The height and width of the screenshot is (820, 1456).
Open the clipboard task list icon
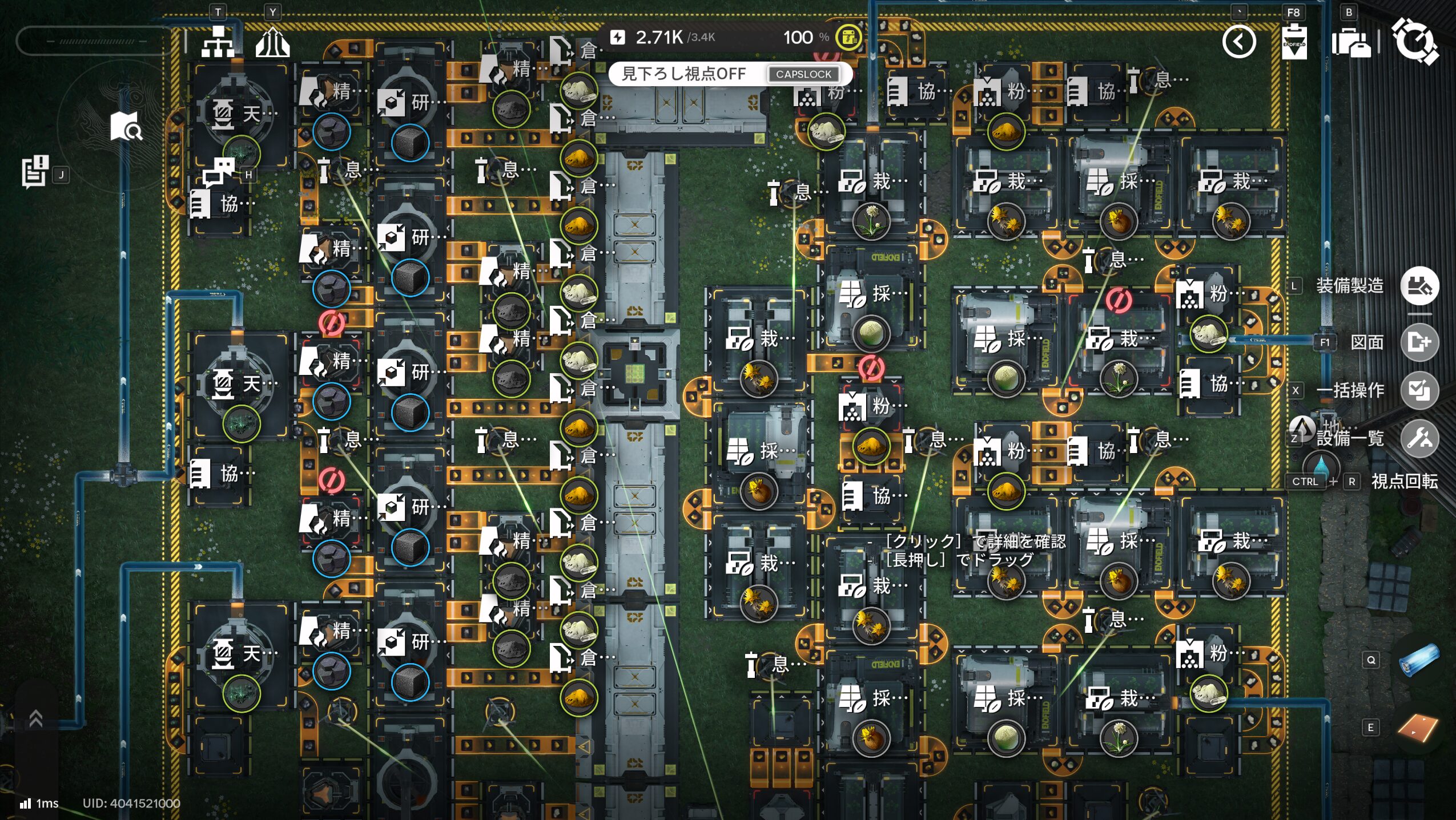[35, 171]
